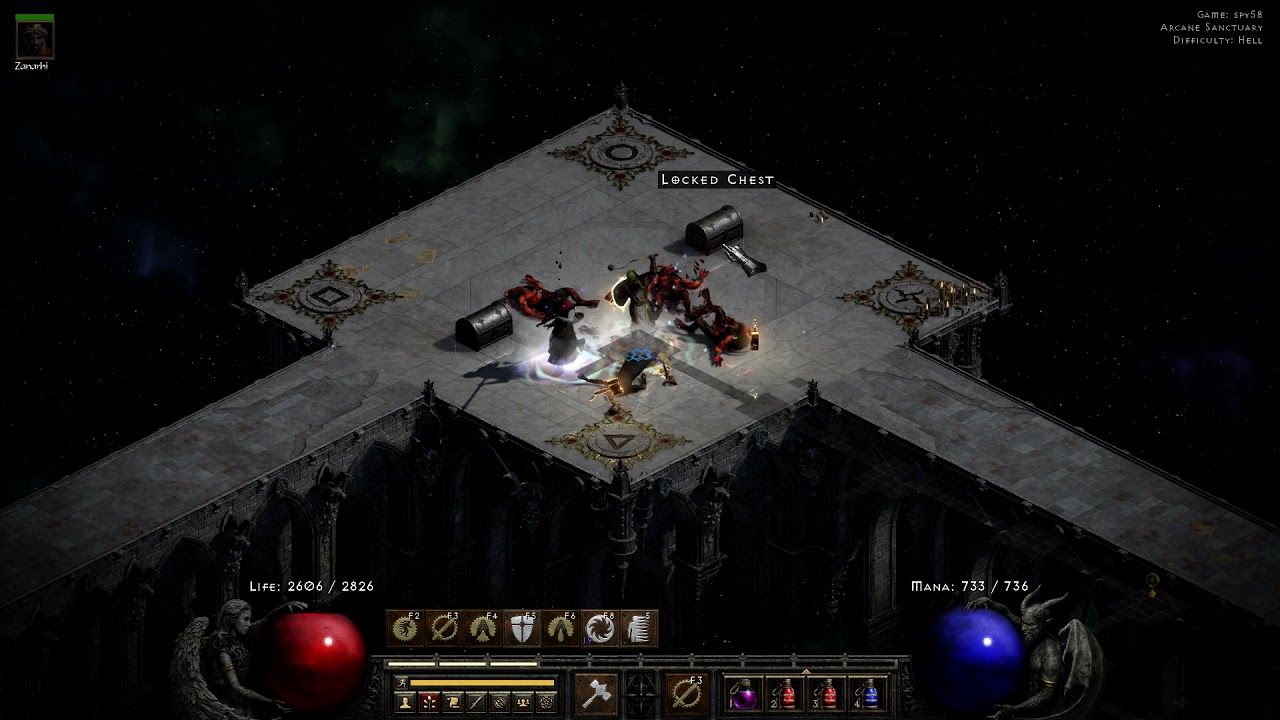This screenshot has width=1280, height=720.
Task: Toggle the run/walk button beside stamina bar
Action: click(400, 682)
